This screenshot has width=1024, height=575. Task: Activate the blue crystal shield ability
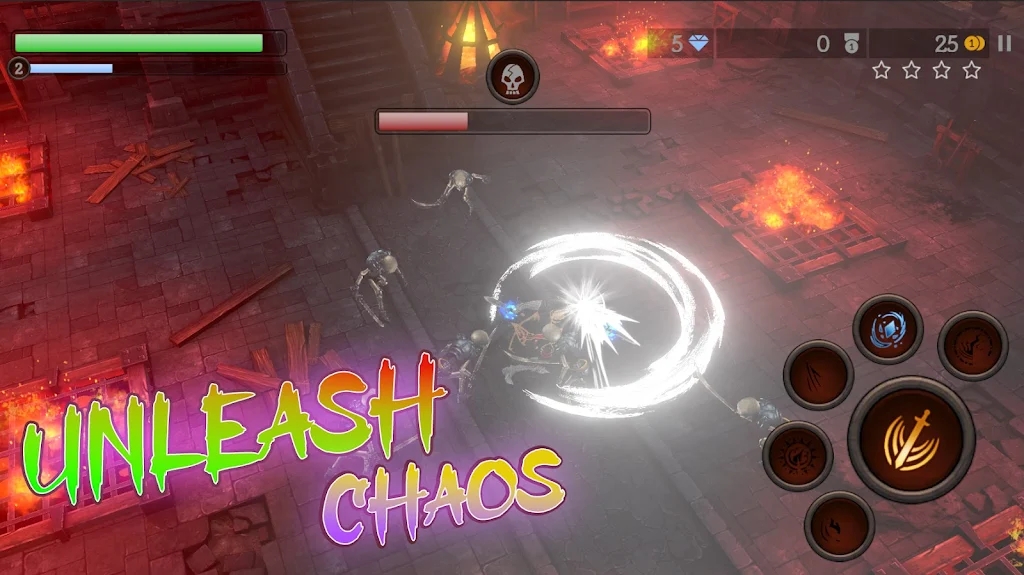point(887,329)
